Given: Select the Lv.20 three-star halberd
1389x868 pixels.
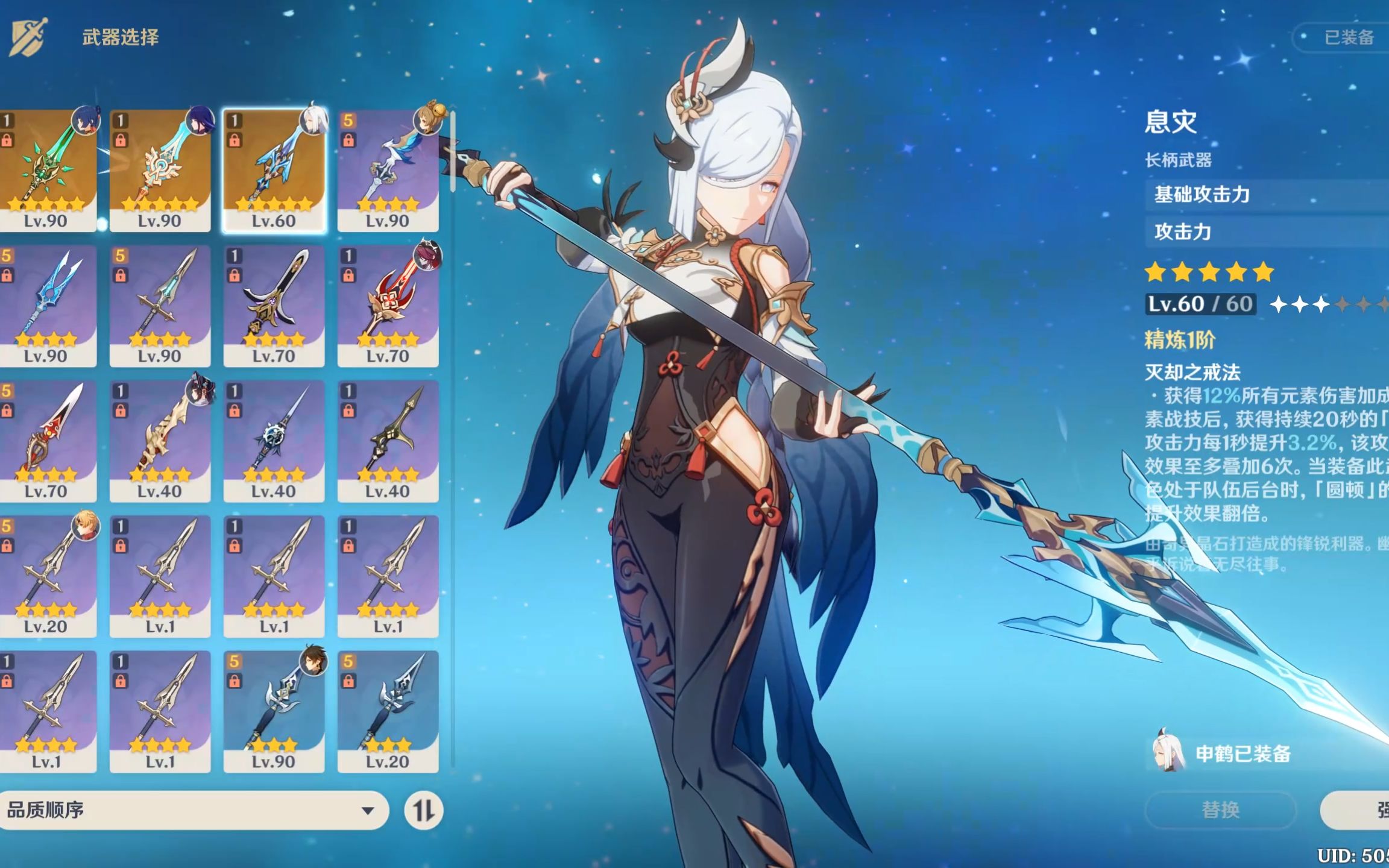Looking at the screenshot, I should 388,710.
